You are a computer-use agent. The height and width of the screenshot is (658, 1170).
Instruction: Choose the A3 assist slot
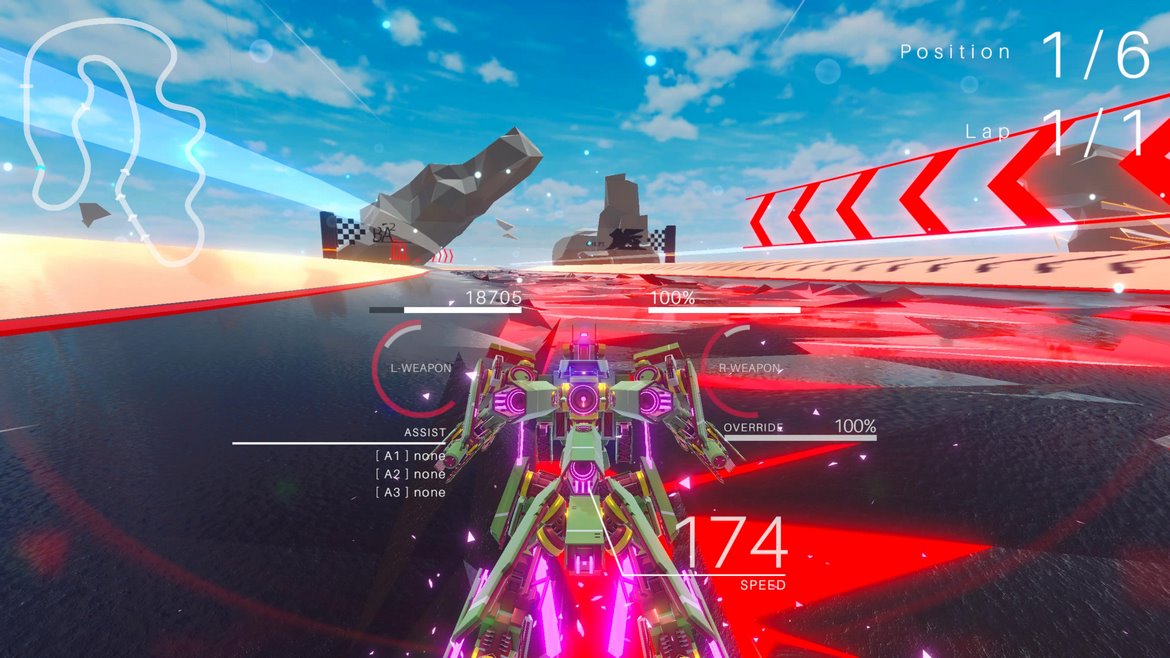tap(410, 492)
